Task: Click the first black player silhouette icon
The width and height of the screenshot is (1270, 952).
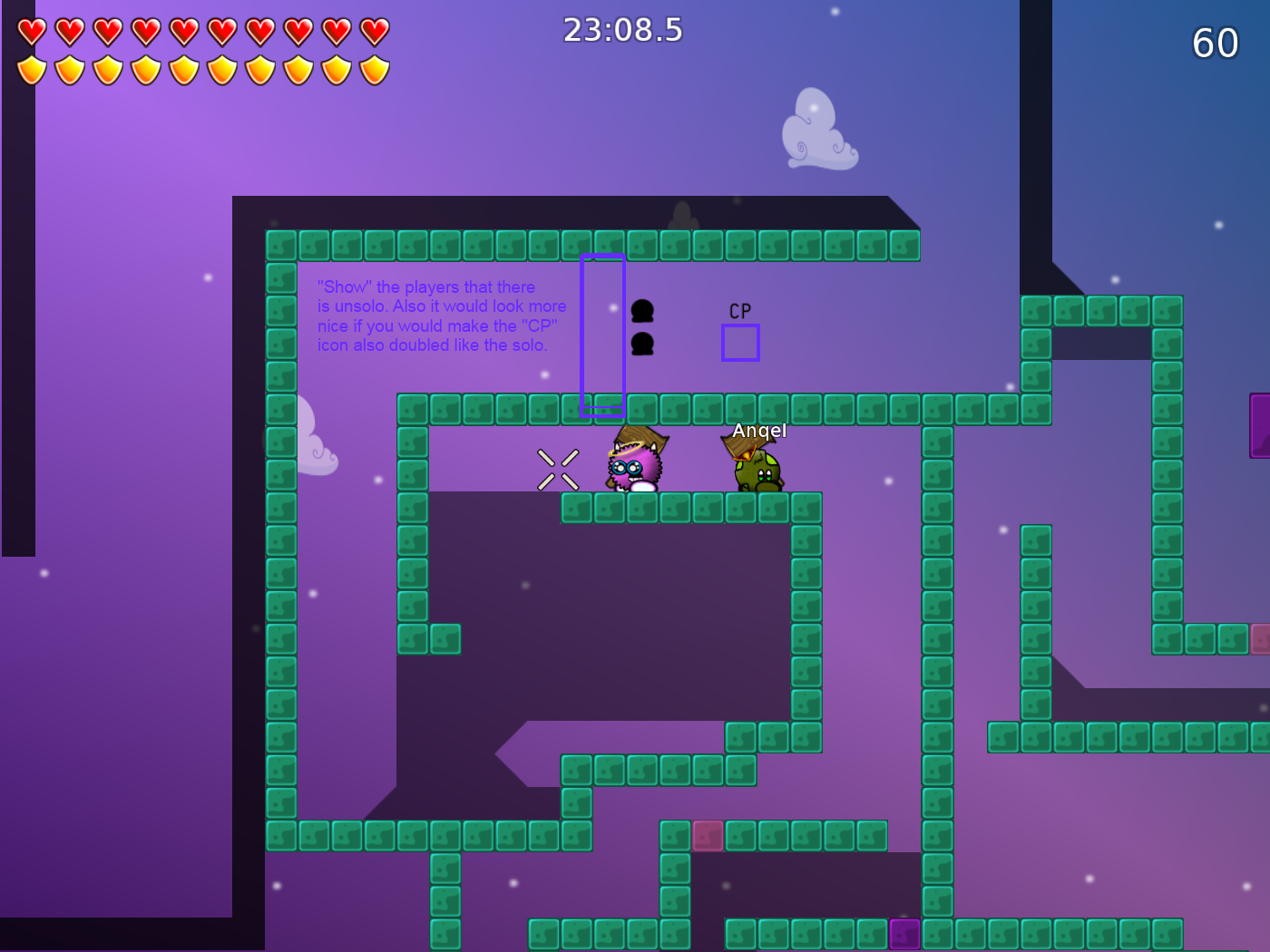Action: (642, 311)
